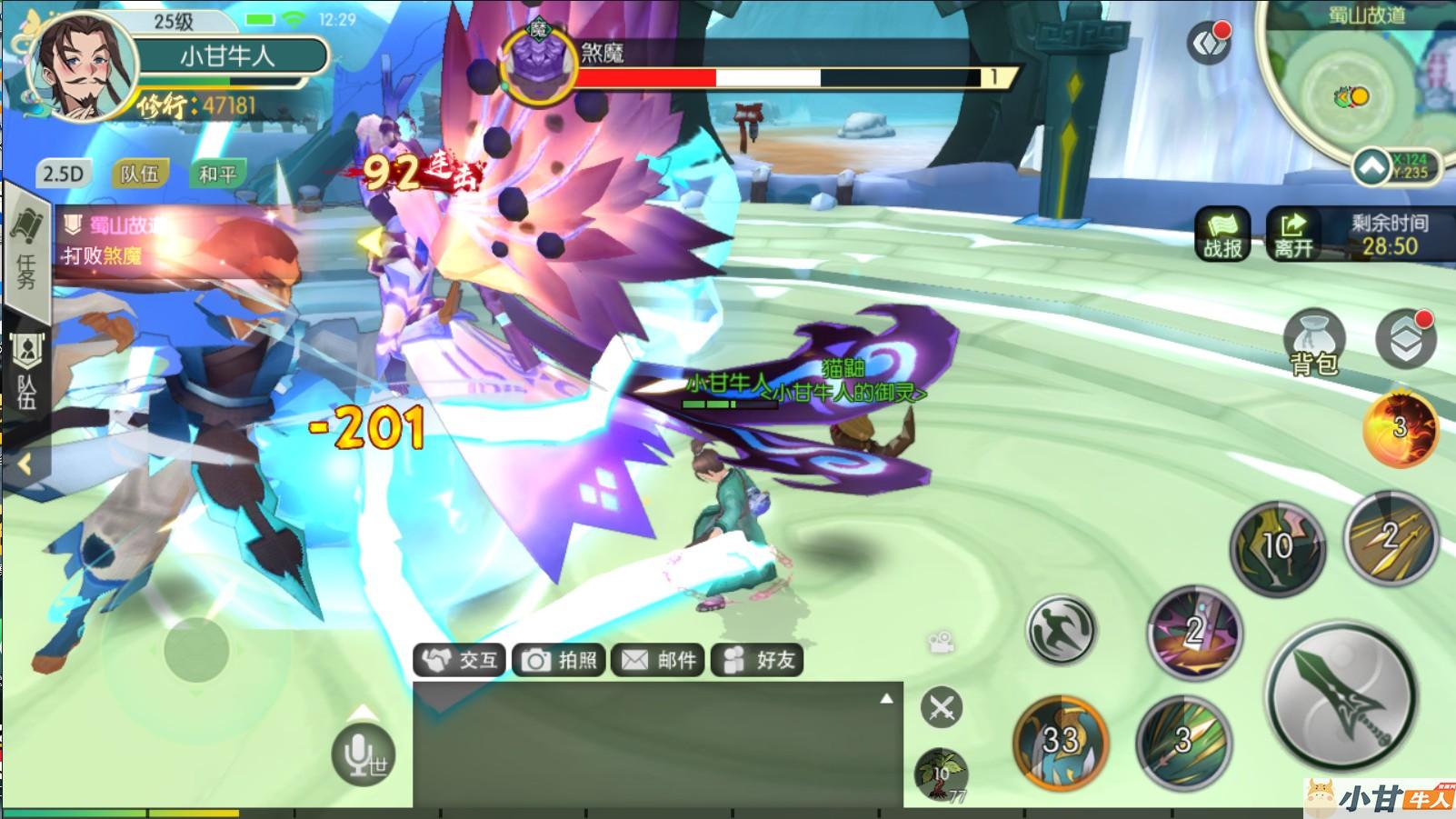Expand the chat box arrow
The height and width of the screenshot is (819, 1456).
pos(886,698)
